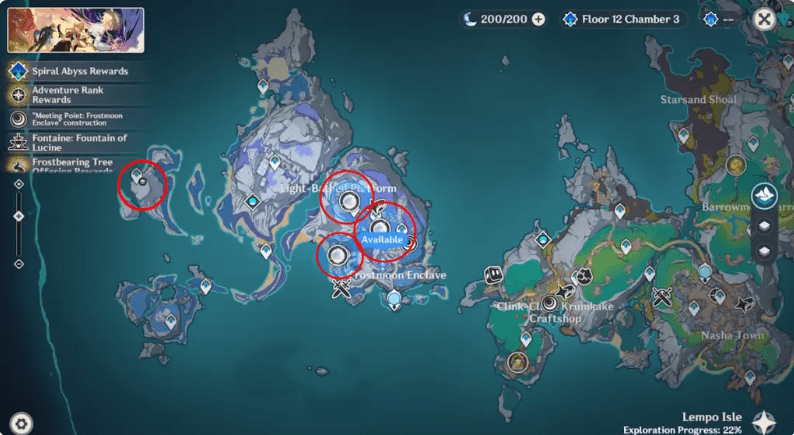Select Adventure Rank Rewards entry

point(75,95)
